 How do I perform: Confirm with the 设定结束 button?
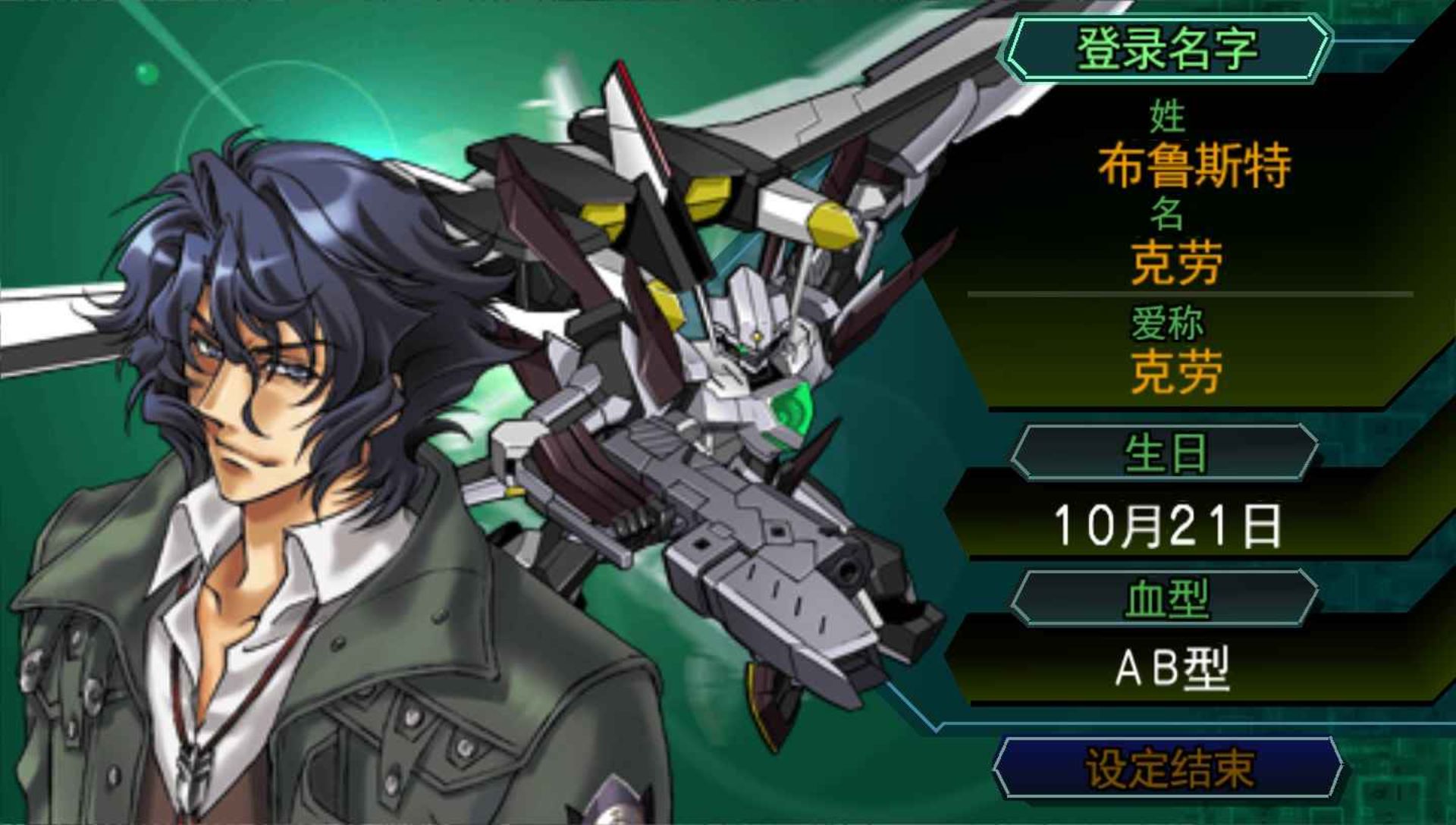(x=1168, y=768)
